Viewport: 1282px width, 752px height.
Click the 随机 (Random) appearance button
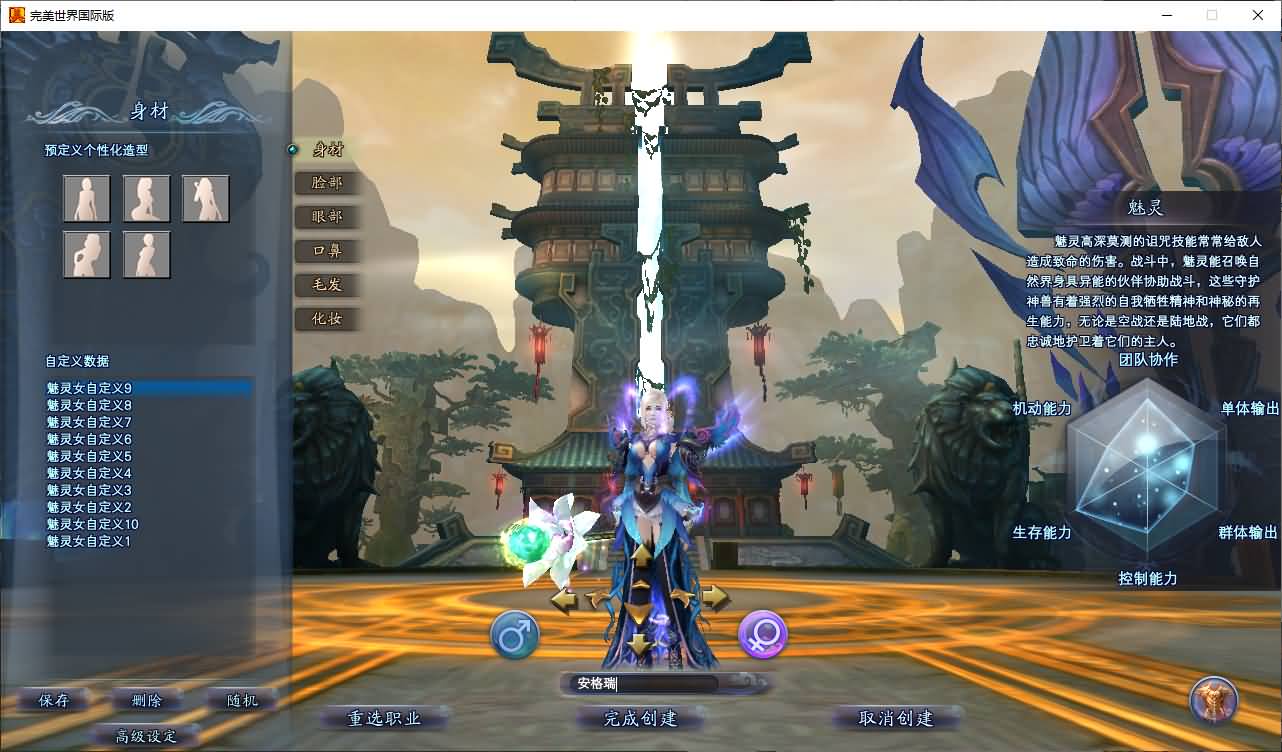240,700
